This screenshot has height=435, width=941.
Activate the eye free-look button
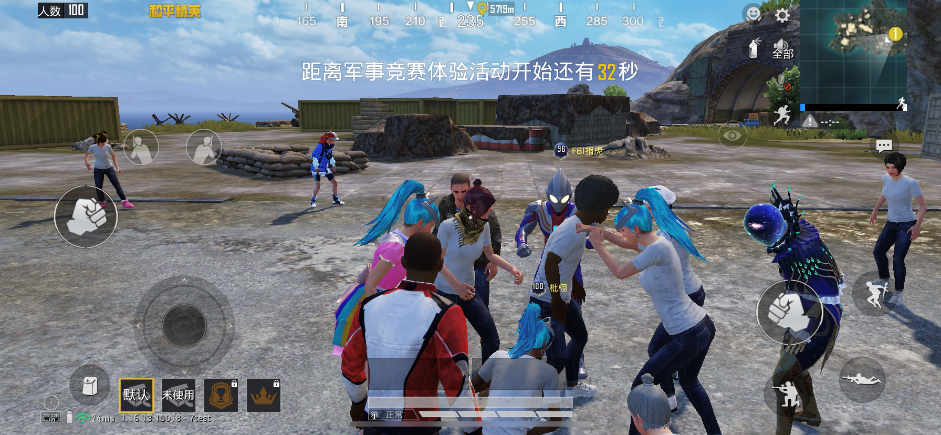pos(733,135)
